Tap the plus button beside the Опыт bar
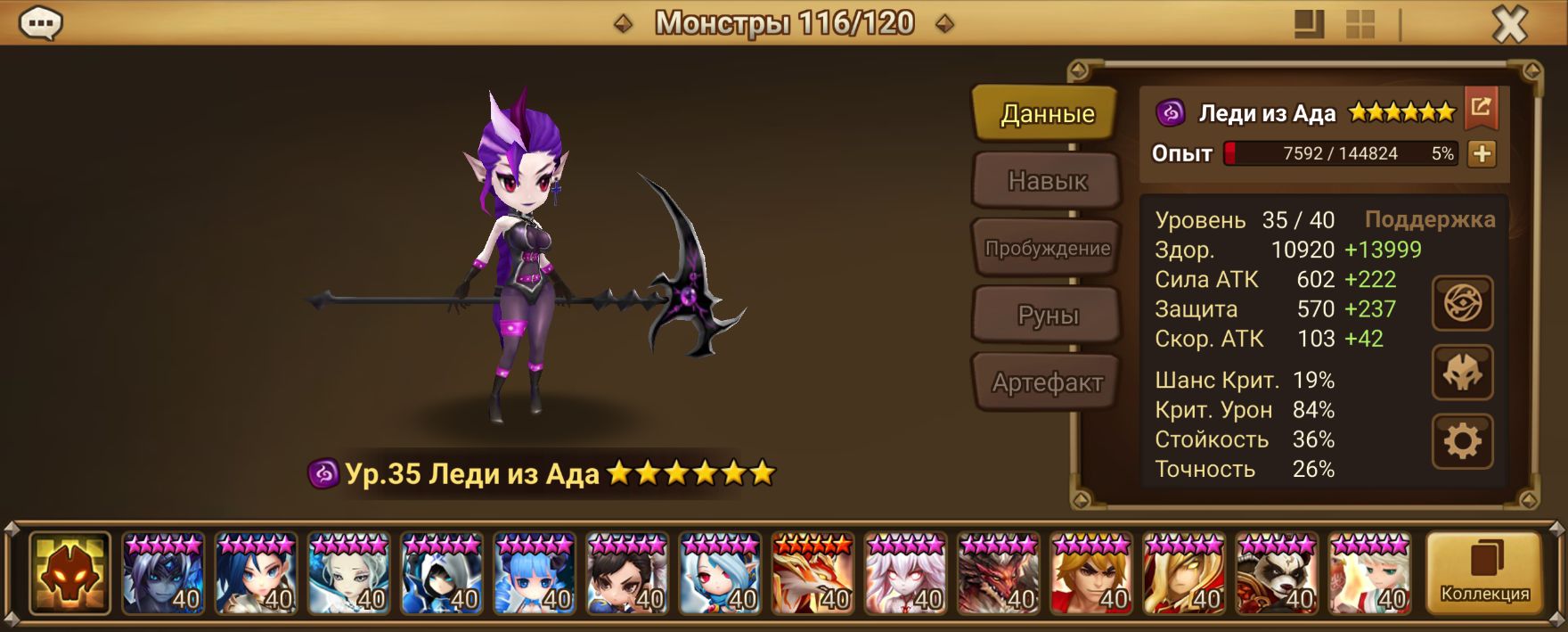The image size is (1568, 632). point(1482,153)
